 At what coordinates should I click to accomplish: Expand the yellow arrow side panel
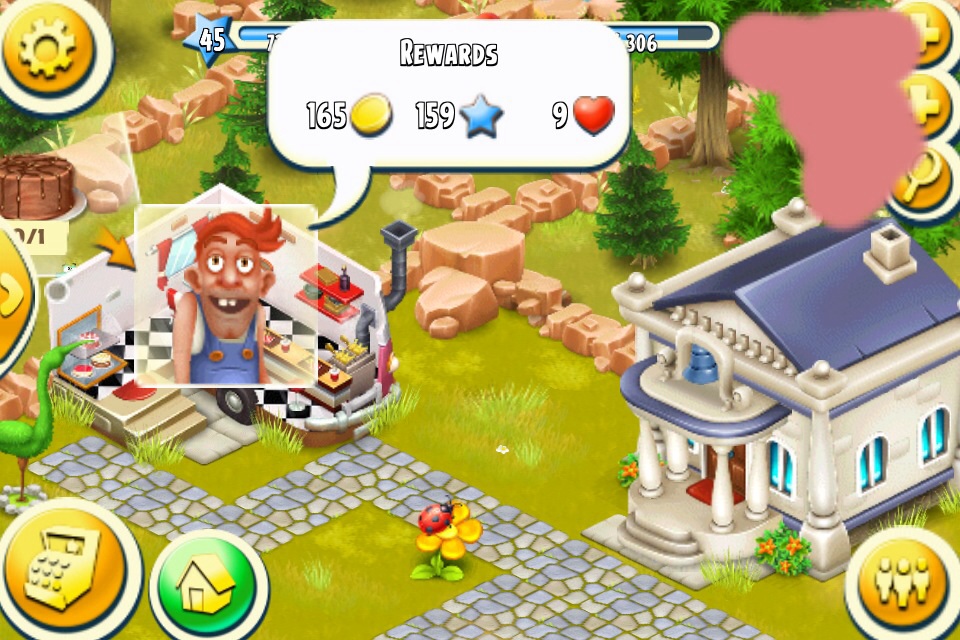point(12,297)
